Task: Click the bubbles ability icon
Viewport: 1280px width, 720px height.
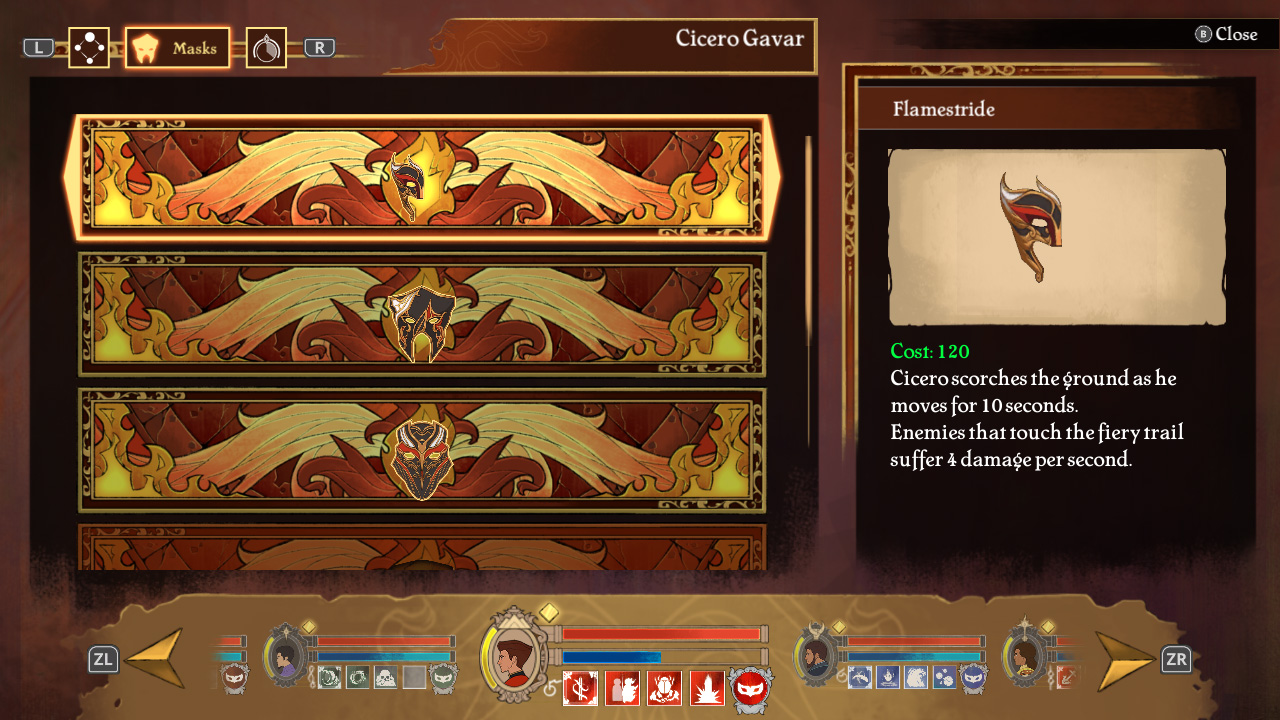Action: click(x=944, y=677)
